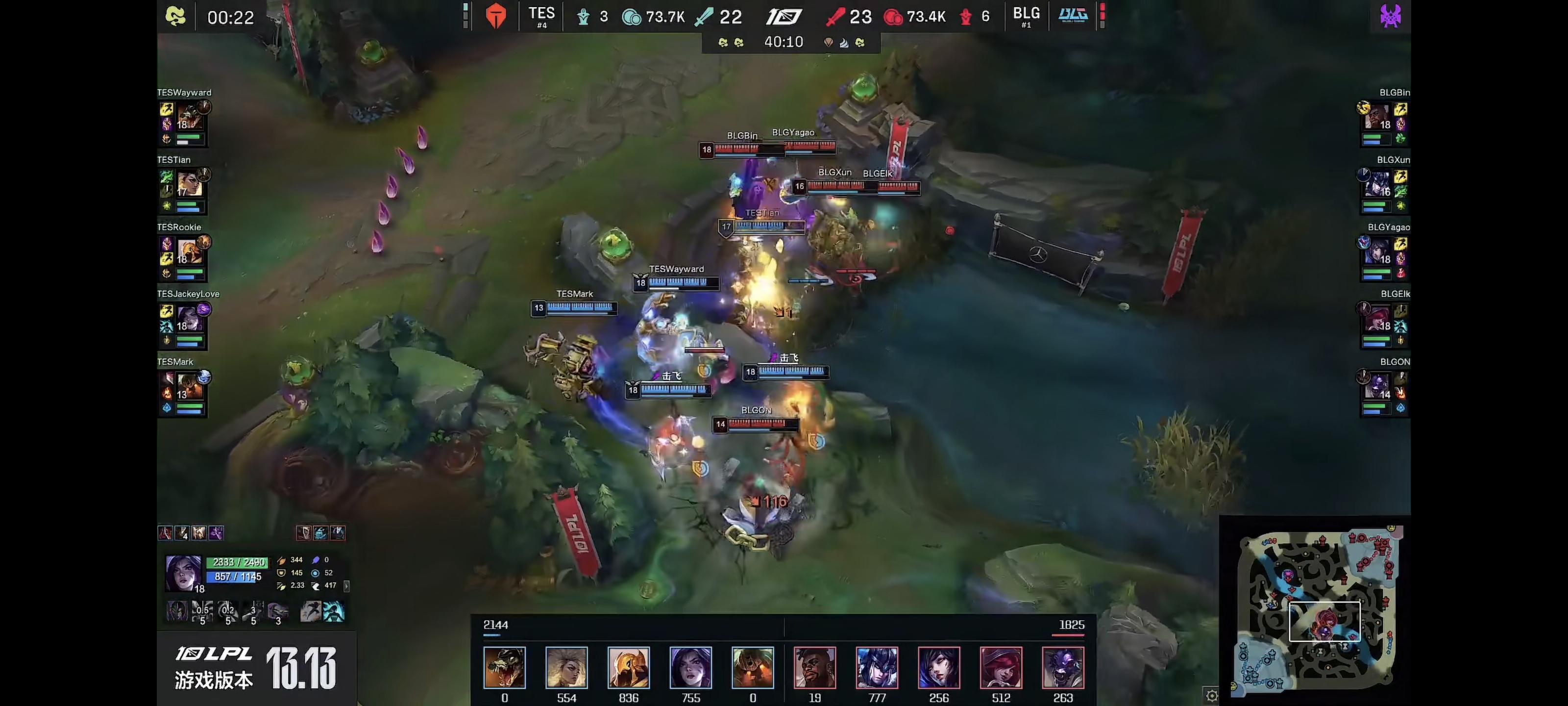Select TESJackeyLove's champion portrait

pyautogui.click(x=189, y=317)
